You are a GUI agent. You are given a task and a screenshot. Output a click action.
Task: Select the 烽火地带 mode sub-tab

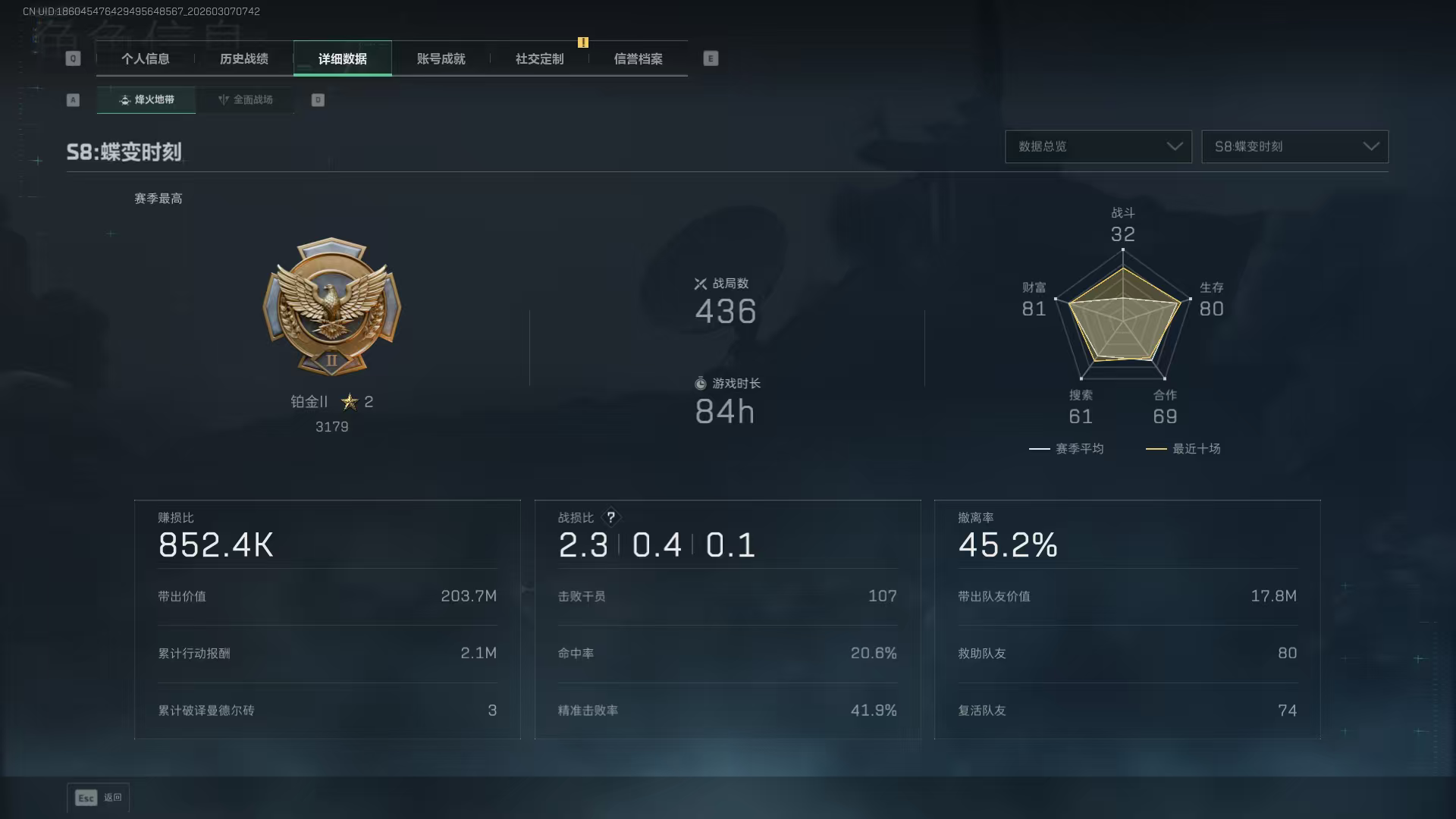click(146, 100)
